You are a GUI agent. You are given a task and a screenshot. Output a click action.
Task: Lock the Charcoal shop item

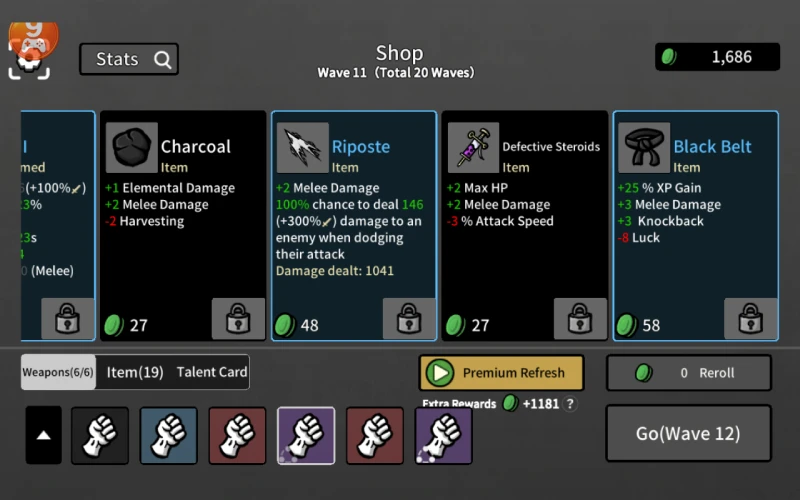click(238, 320)
